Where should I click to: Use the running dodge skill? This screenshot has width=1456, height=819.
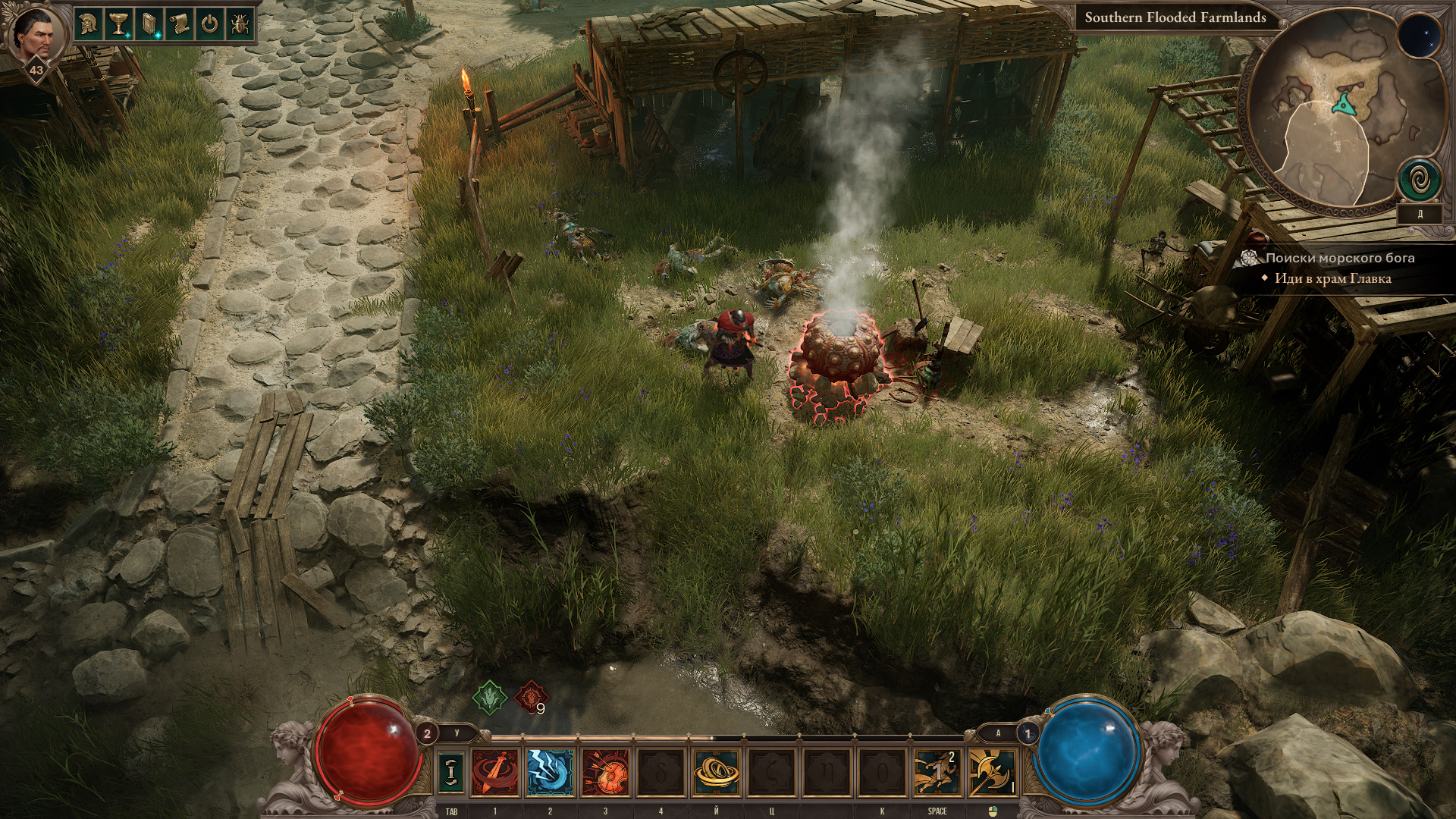coord(937,772)
